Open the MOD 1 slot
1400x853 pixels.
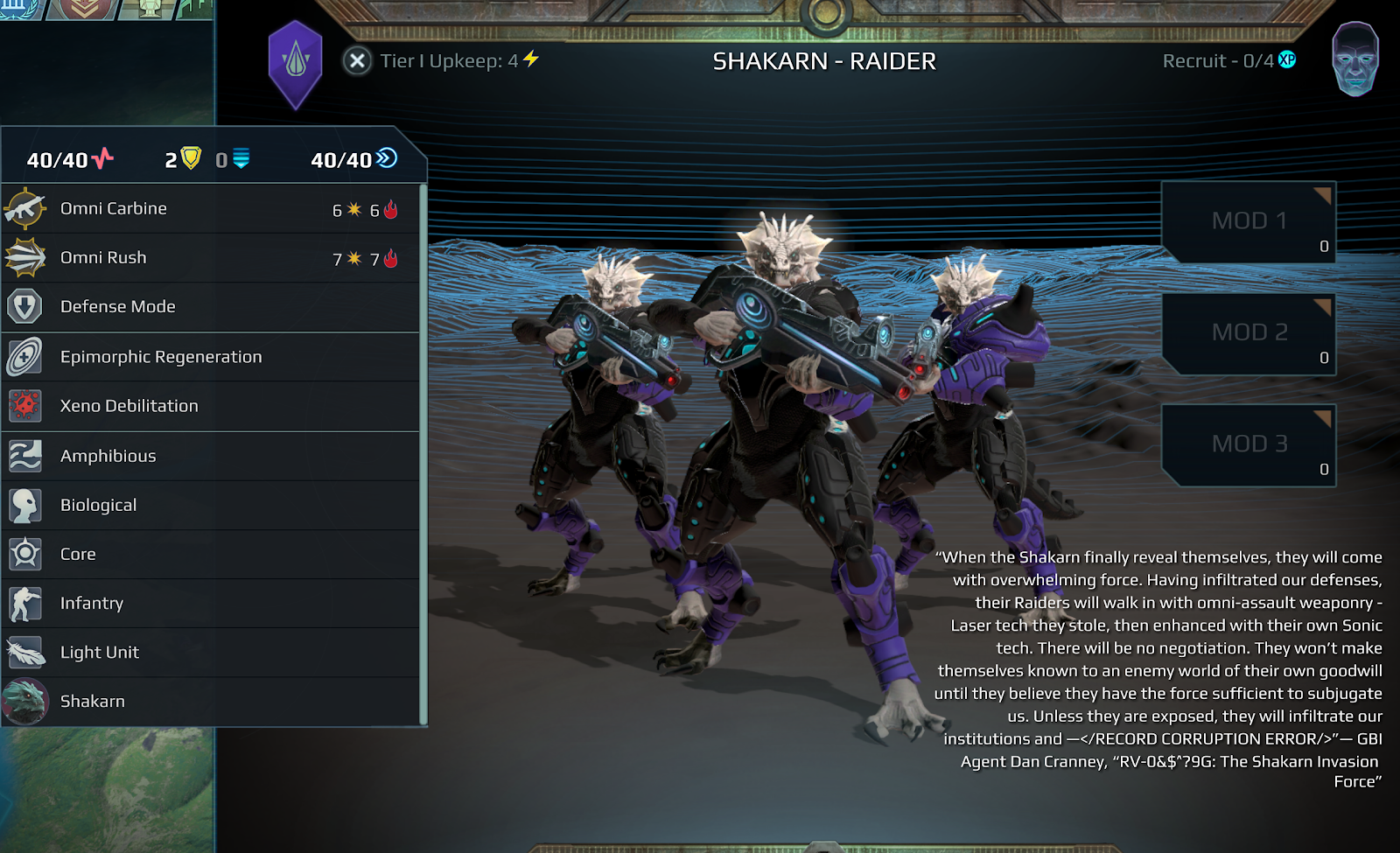click(1249, 221)
